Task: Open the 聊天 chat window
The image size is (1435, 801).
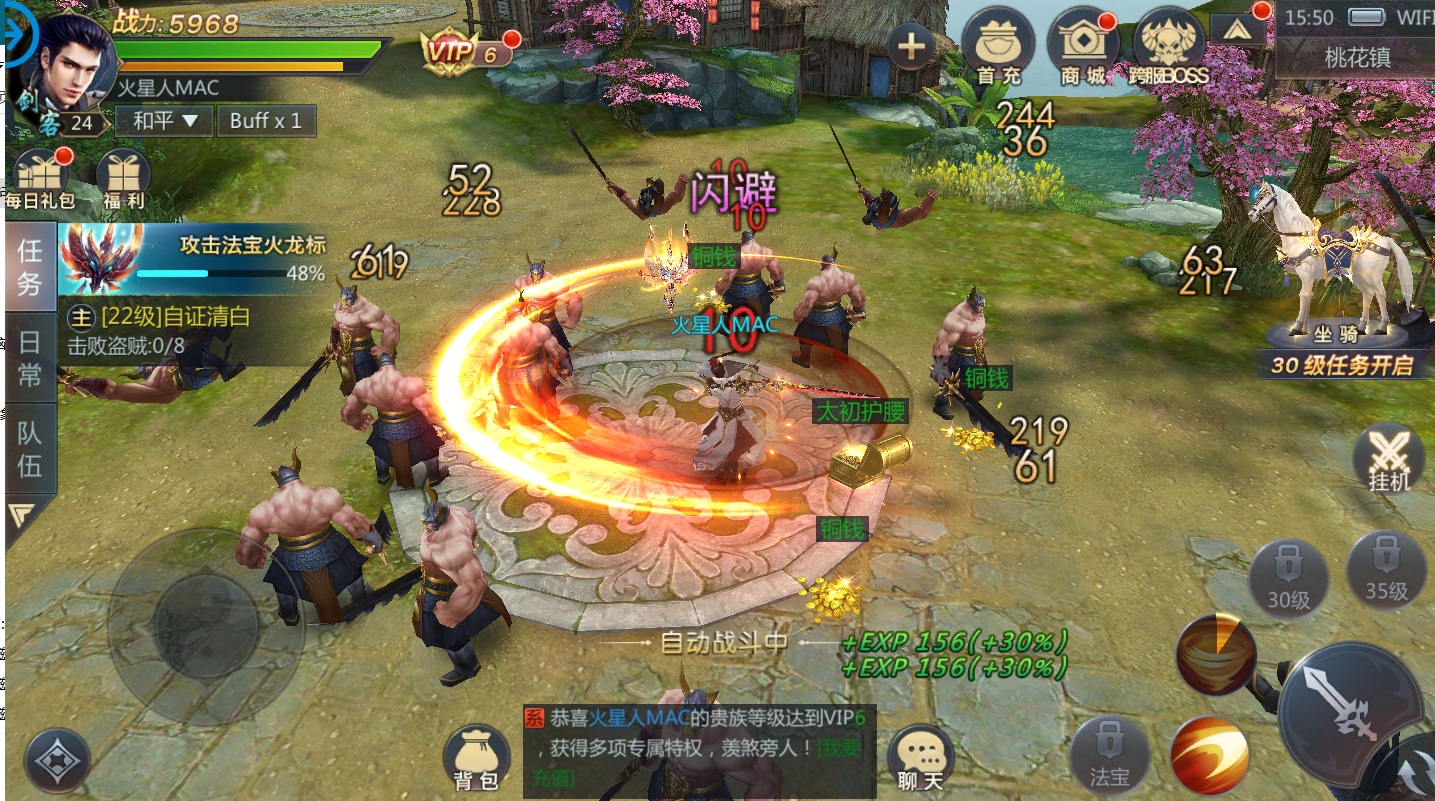Action: 920,759
